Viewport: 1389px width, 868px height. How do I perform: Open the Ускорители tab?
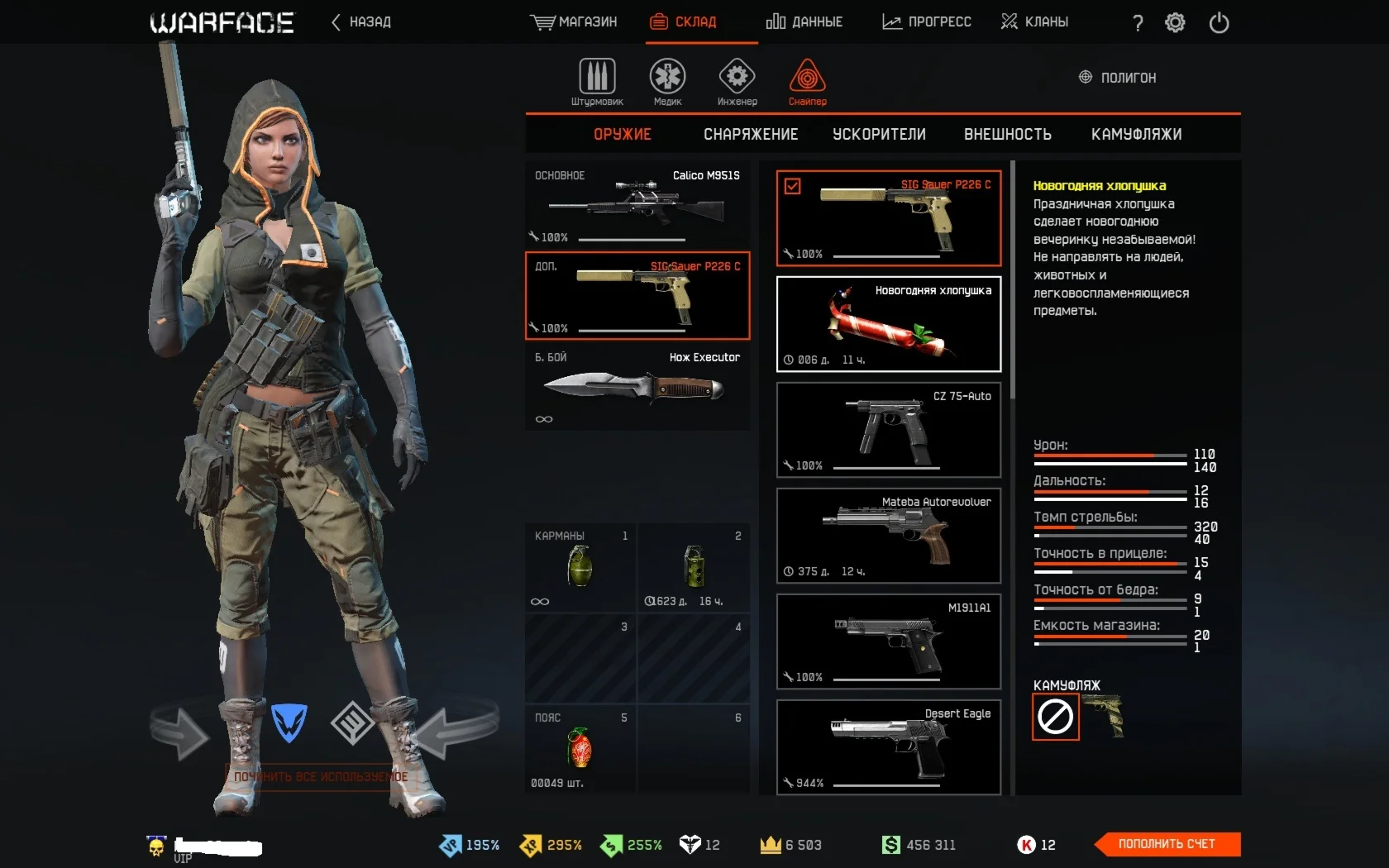pos(879,134)
